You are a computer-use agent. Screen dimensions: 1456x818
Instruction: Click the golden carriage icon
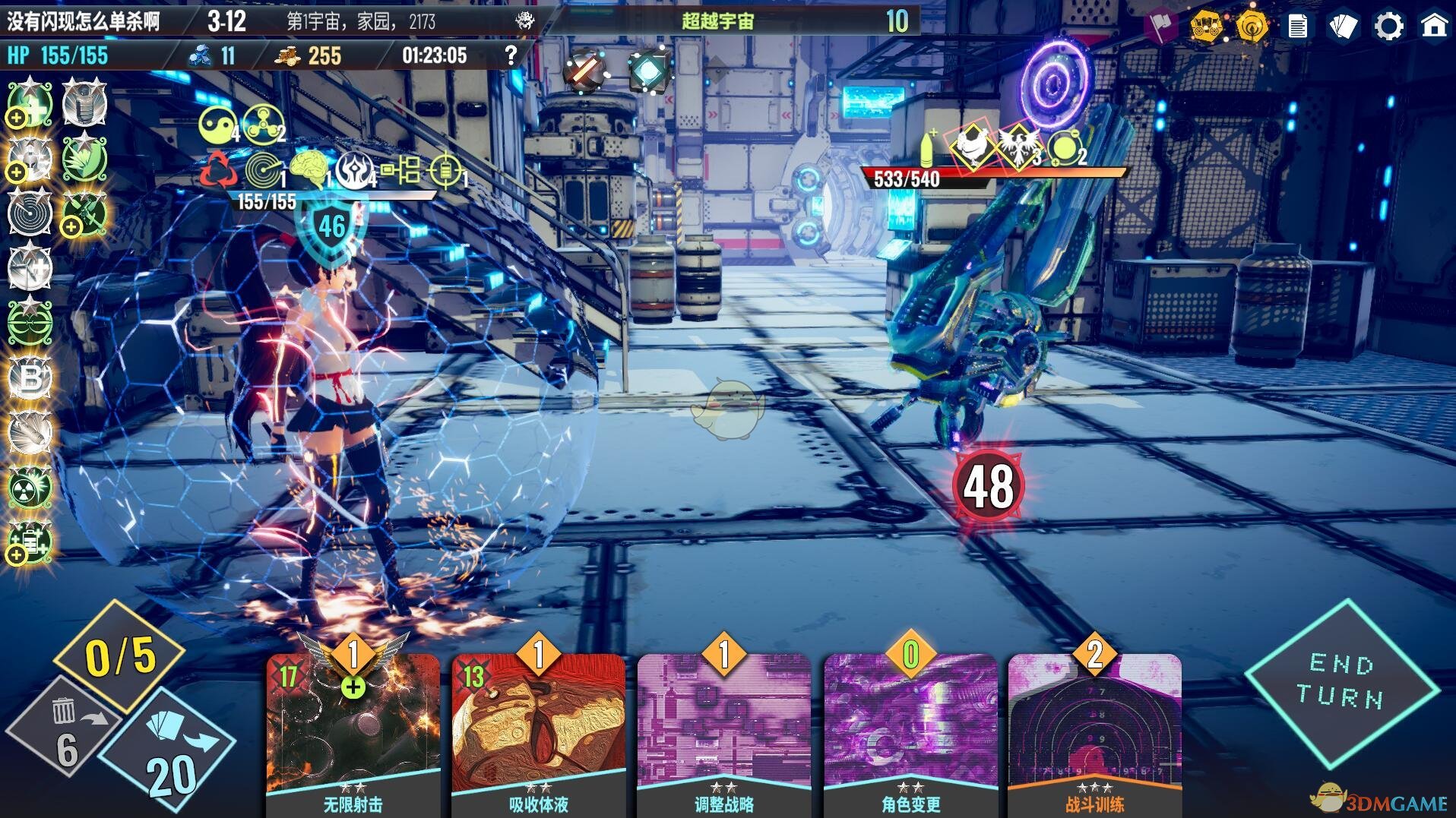point(1207,27)
